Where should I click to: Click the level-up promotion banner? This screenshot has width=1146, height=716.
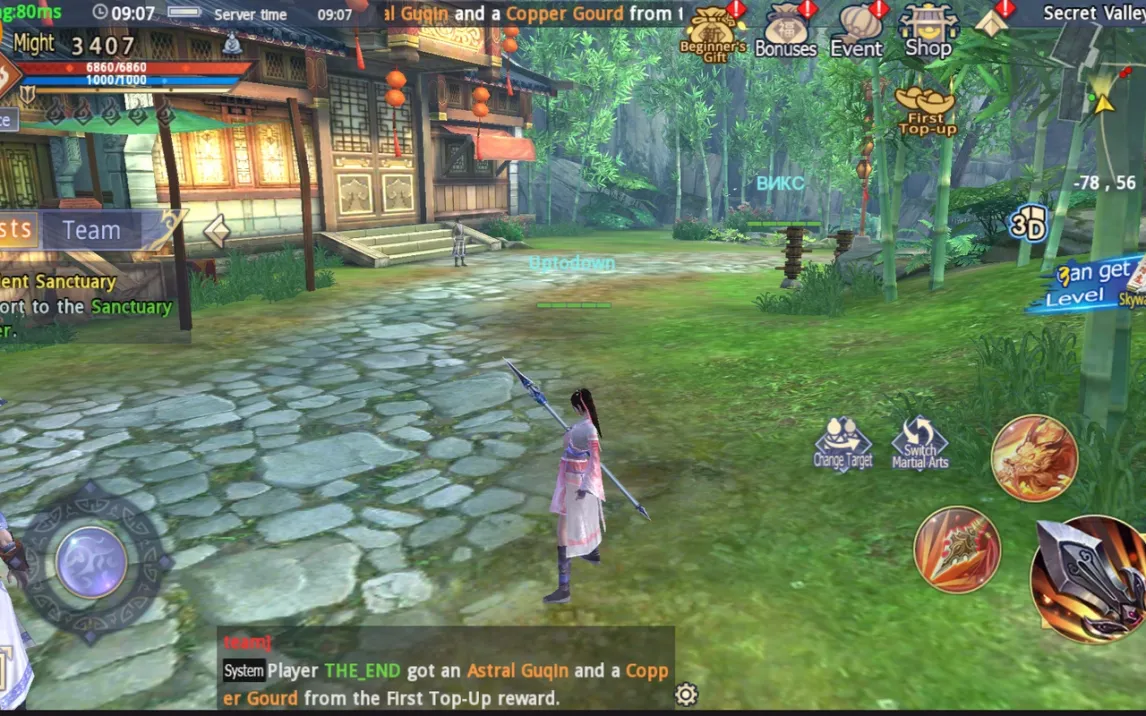click(x=1088, y=286)
